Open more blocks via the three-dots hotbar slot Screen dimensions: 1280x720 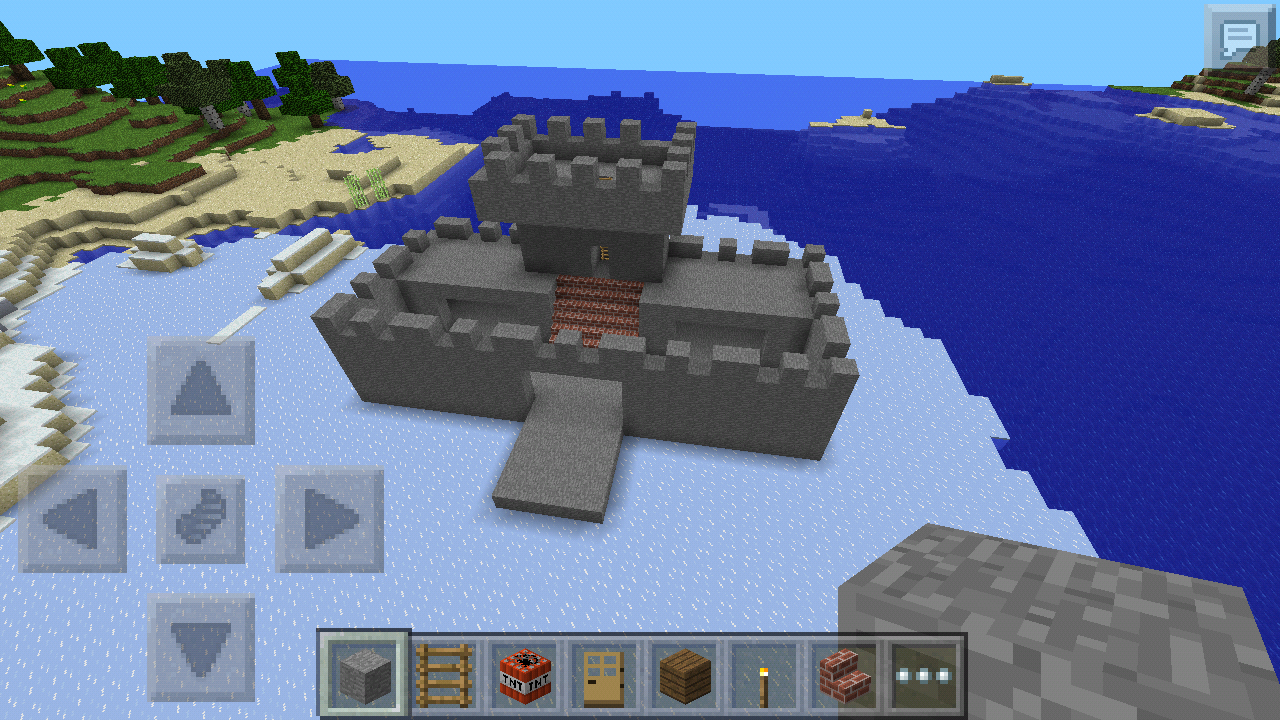(925, 676)
